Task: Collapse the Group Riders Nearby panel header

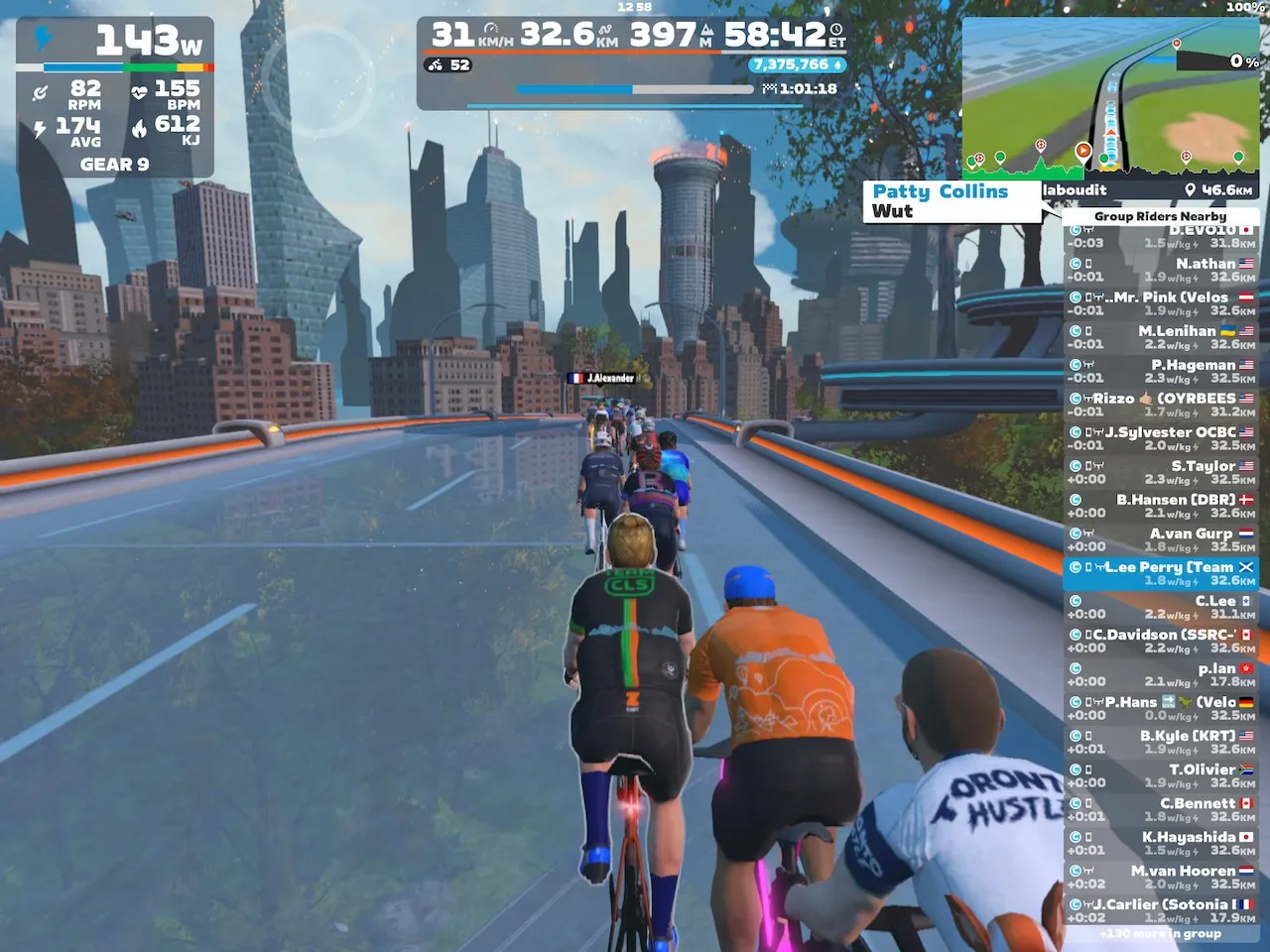Action: pos(1161,216)
